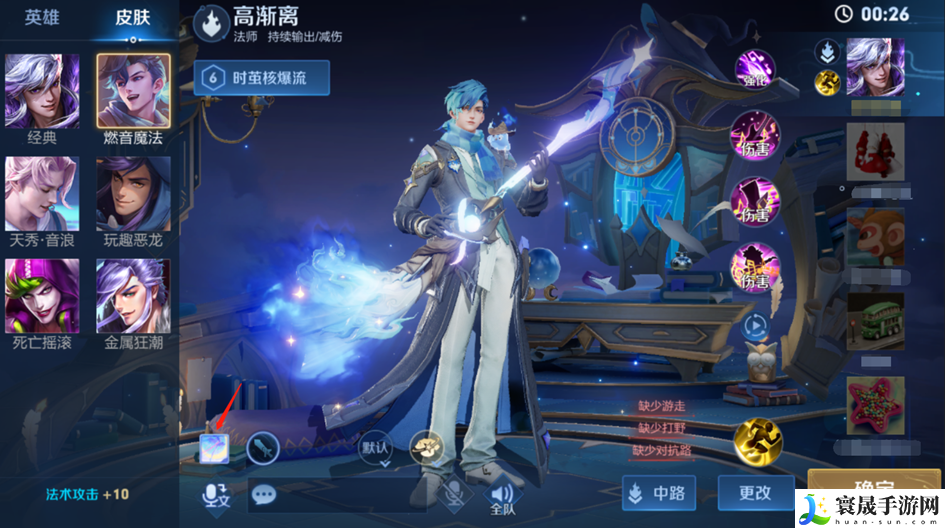This screenshot has height=528, width=945.
Task: Open the 皮肤 skin tab
Action: (132, 19)
